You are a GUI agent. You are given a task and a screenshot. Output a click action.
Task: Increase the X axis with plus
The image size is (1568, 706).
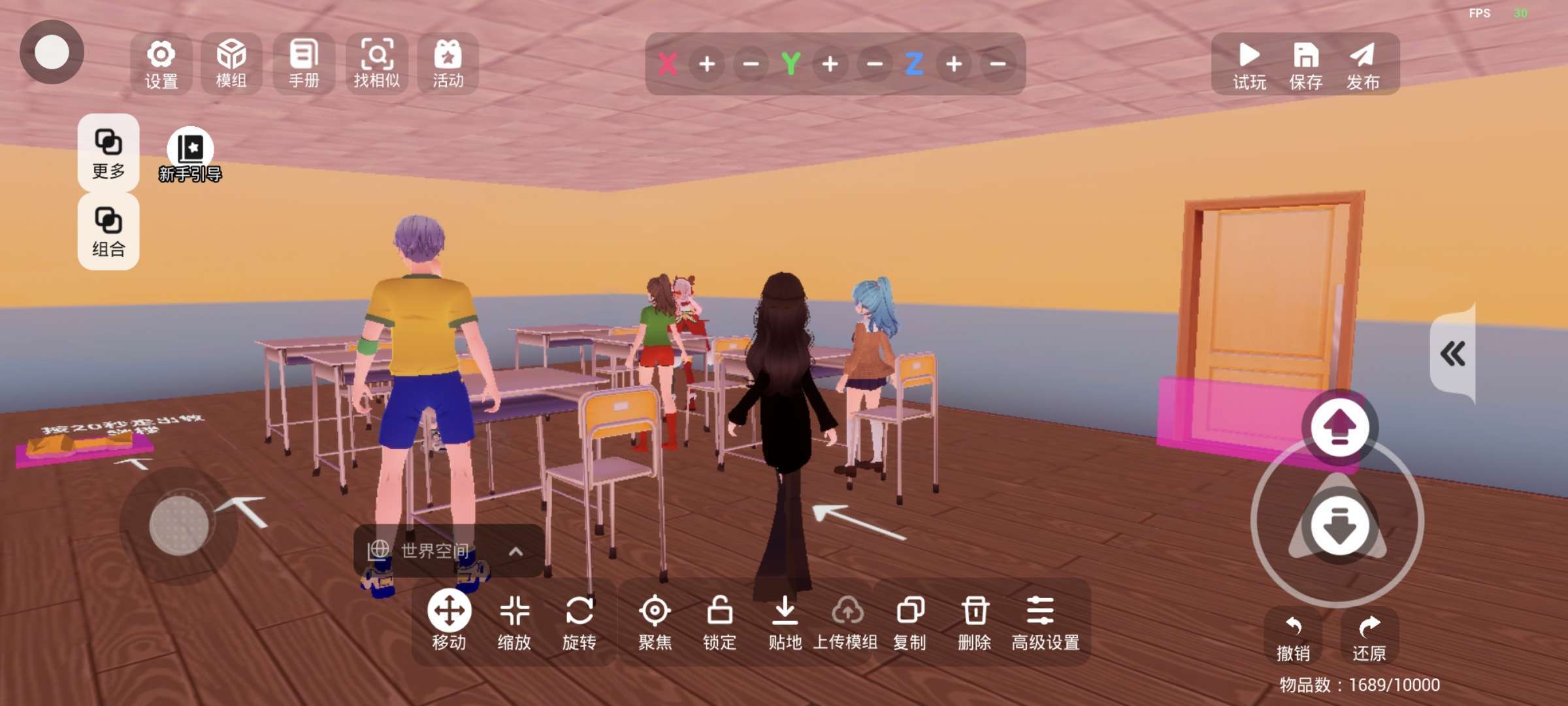(707, 64)
